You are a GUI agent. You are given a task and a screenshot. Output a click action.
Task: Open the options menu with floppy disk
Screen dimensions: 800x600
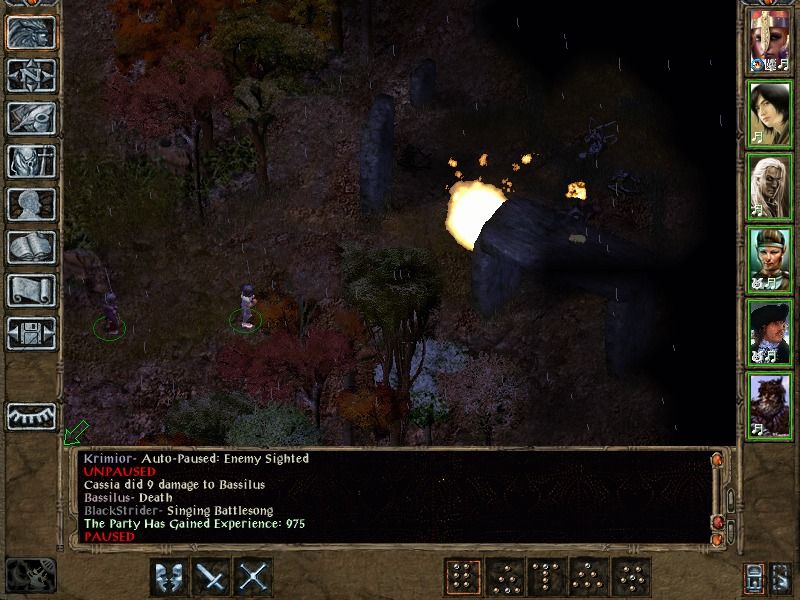click(31, 332)
